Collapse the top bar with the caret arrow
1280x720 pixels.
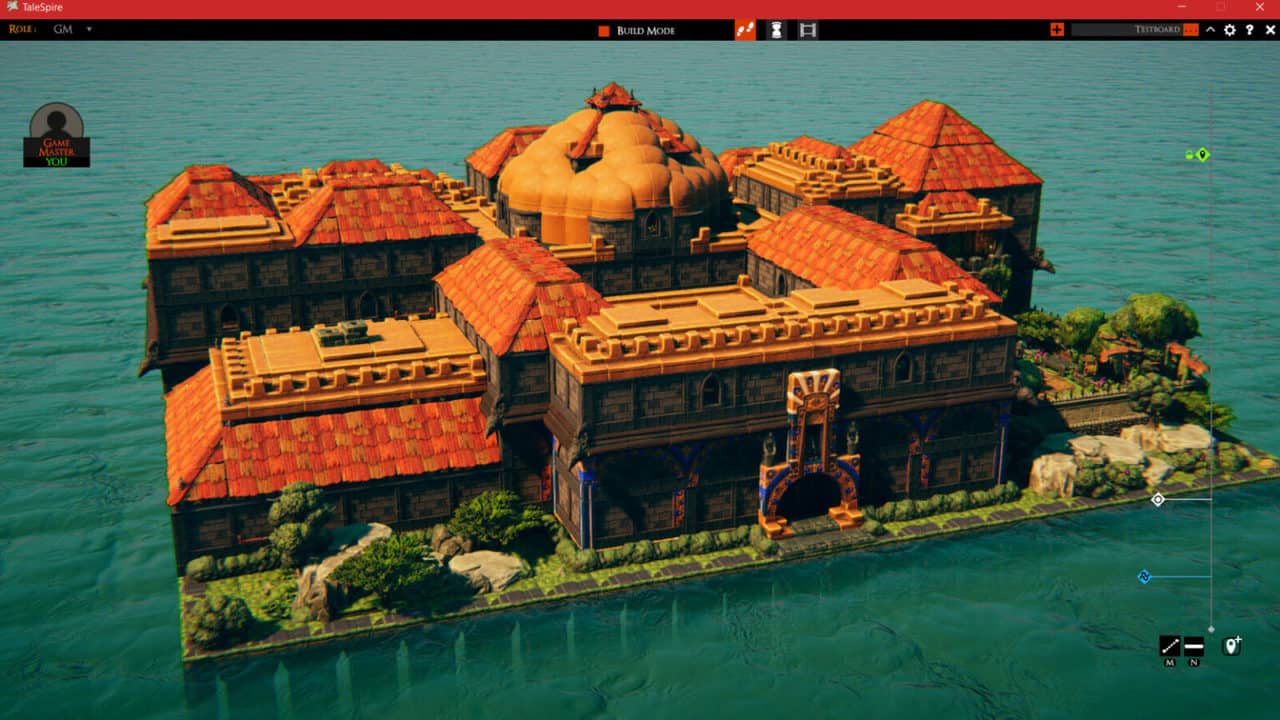(x=1210, y=30)
